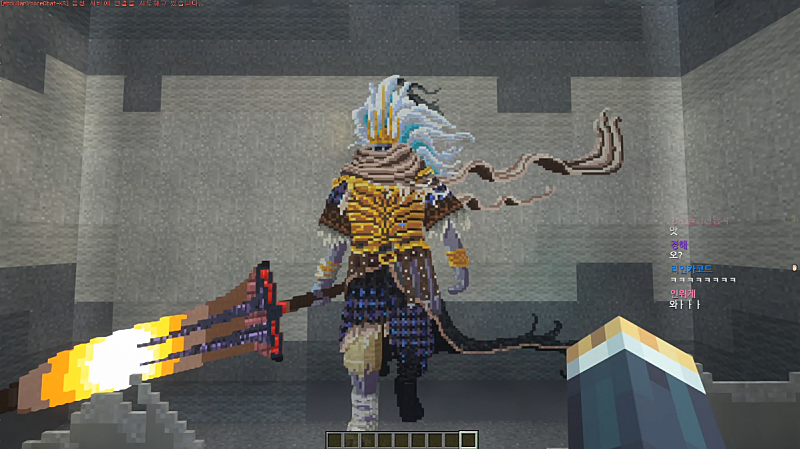Select the highlighted last hotbar slot
Image resolution: width=800 pixels, height=449 pixels.
click(468, 440)
